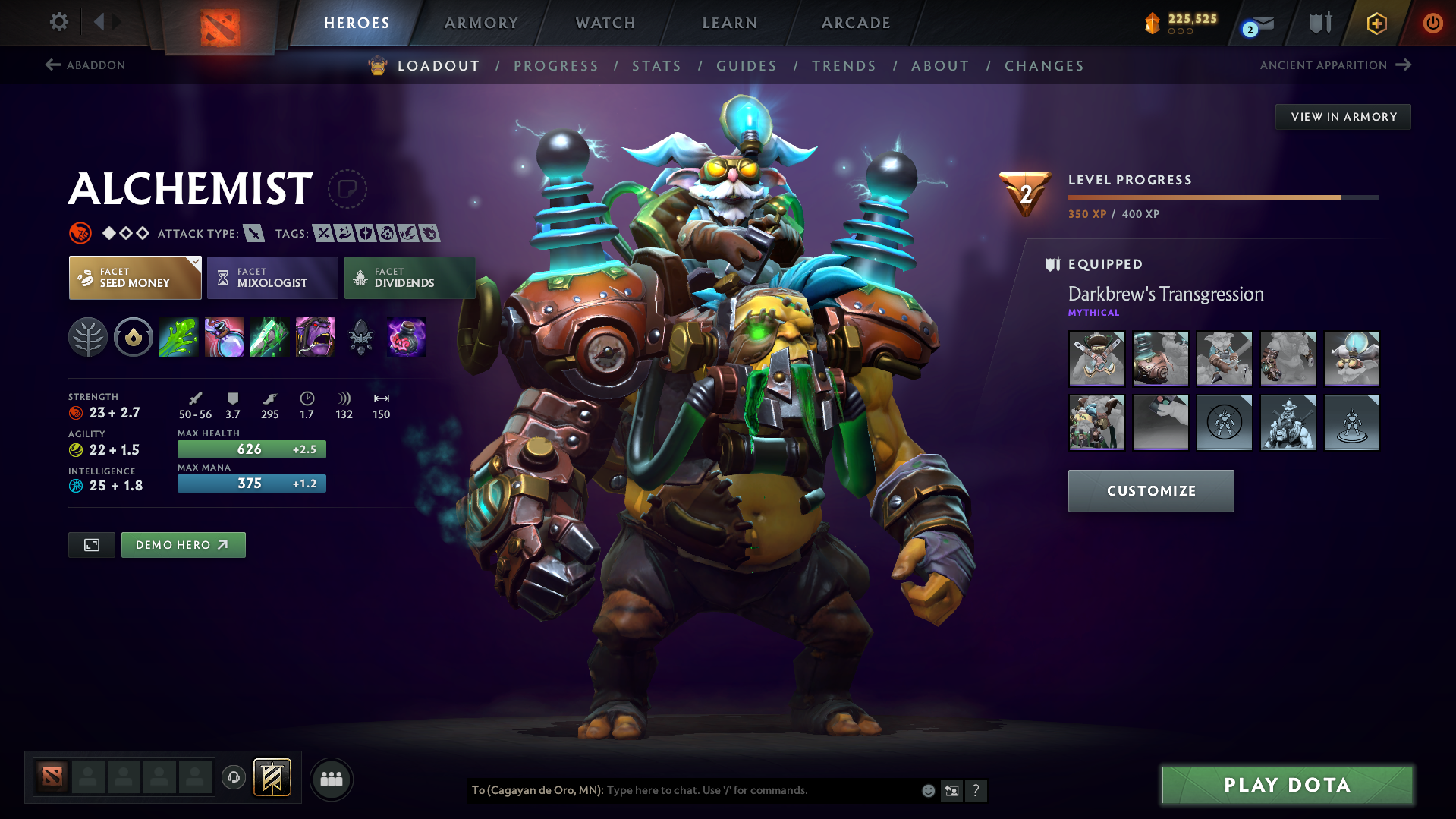This screenshot has height=819, width=1456.
Task: View the Trends tab
Action: point(844,66)
